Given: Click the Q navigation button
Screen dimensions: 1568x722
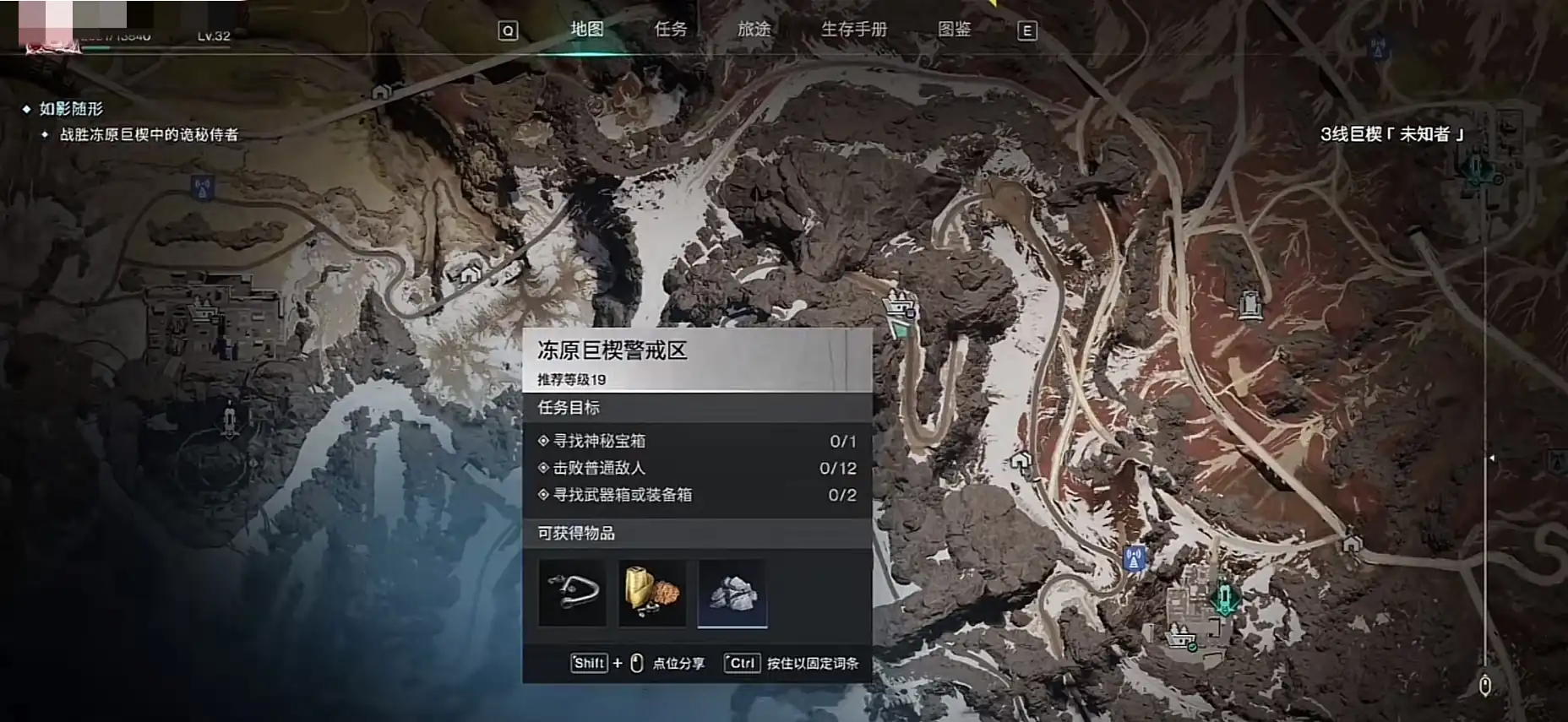Looking at the screenshot, I should tap(507, 30).
